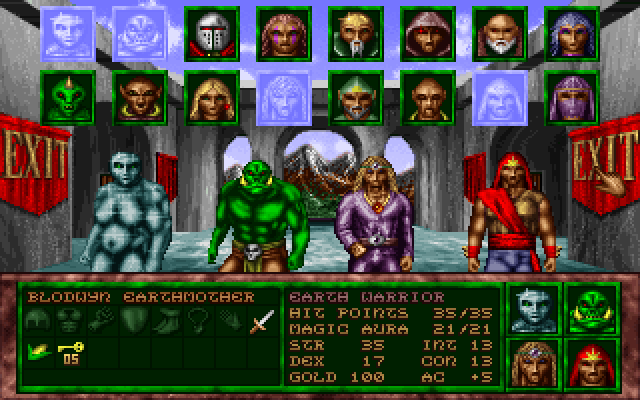Choose the blonde woman champion portrait
640x400 pixels.
tap(211, 96)
